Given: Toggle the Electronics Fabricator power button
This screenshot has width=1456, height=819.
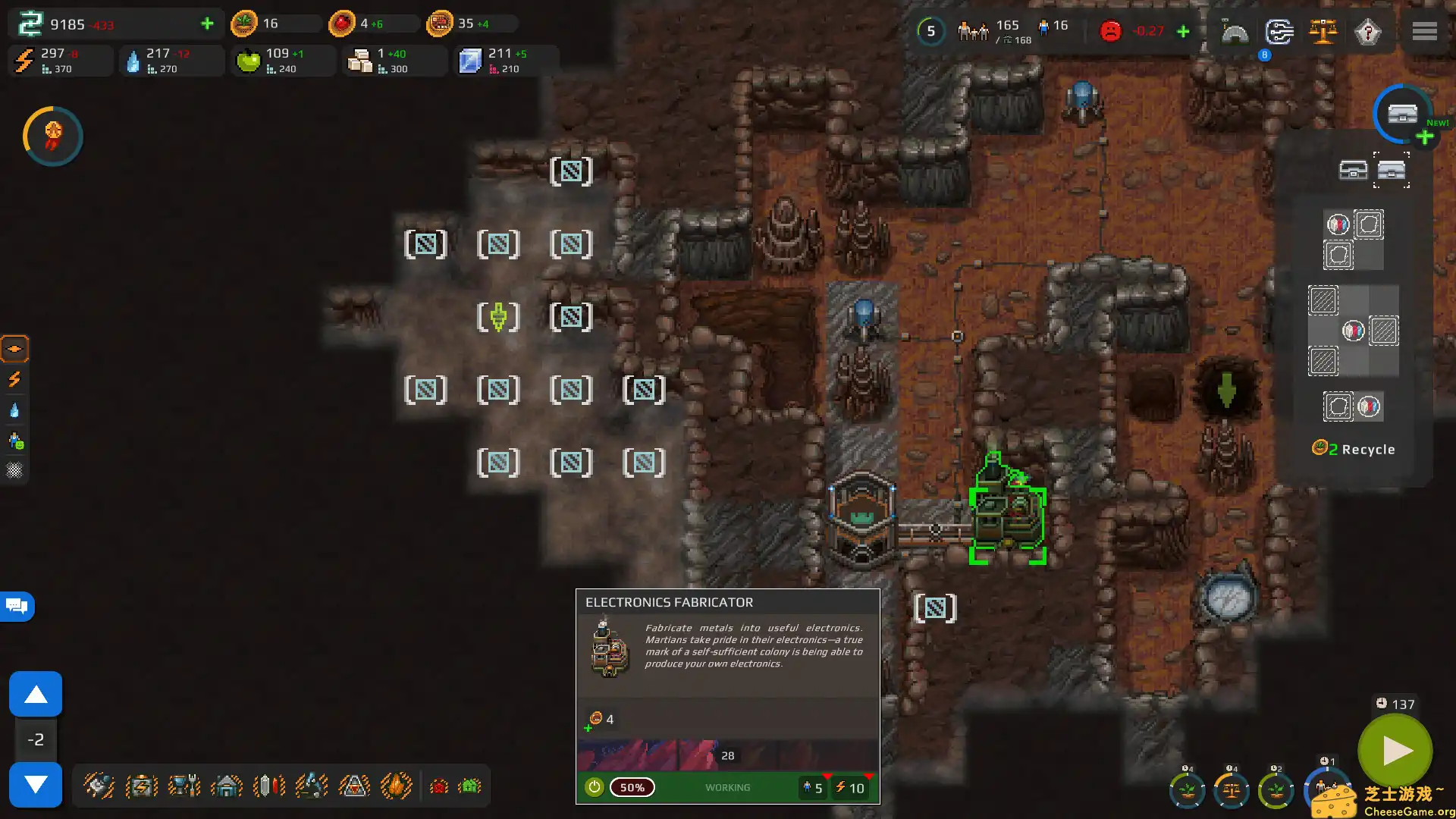Looking at the screenshot, I should coord(595,787).
